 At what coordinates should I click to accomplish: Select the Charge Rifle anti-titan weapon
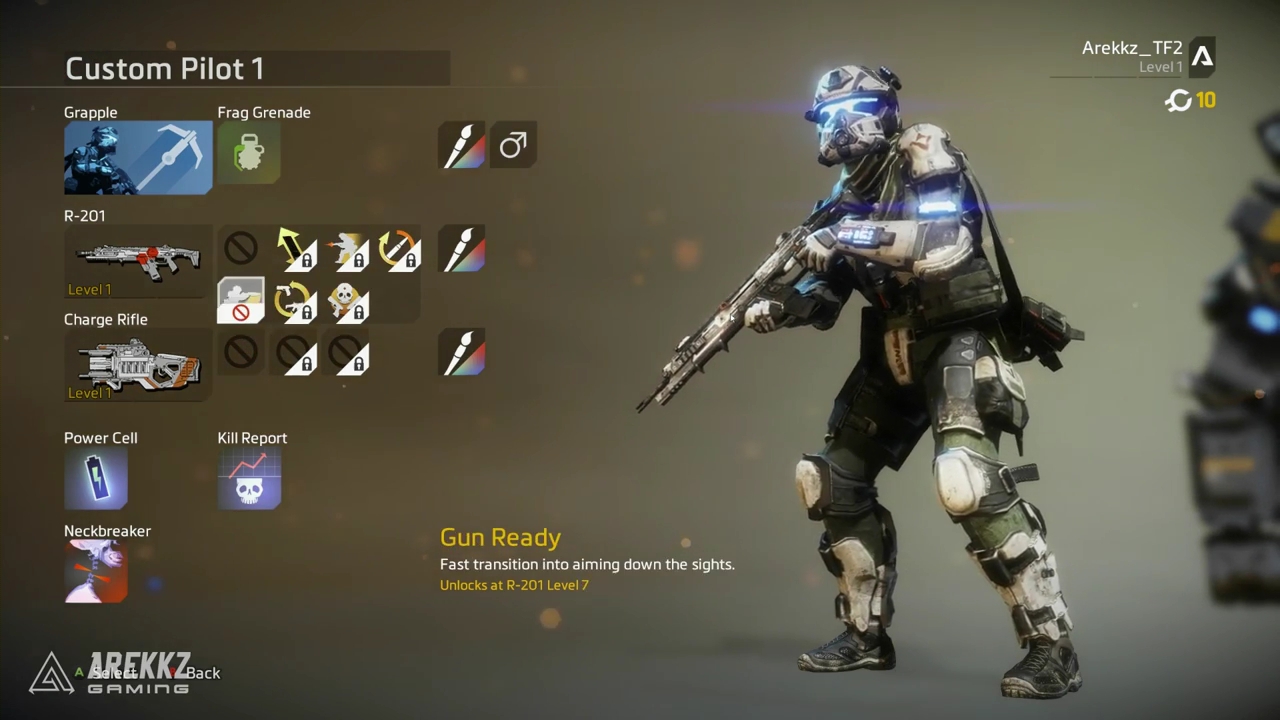[x=138, y=364]
